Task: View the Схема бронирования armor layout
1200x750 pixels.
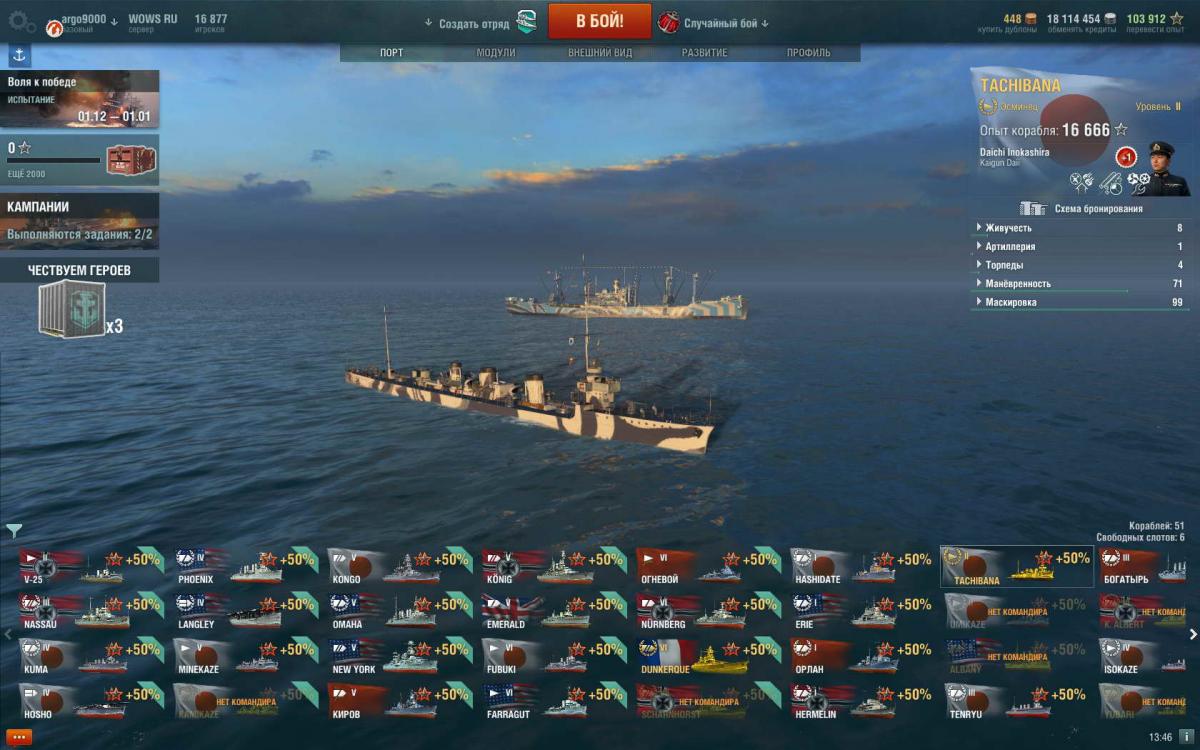Action: tap(1080, 209)
